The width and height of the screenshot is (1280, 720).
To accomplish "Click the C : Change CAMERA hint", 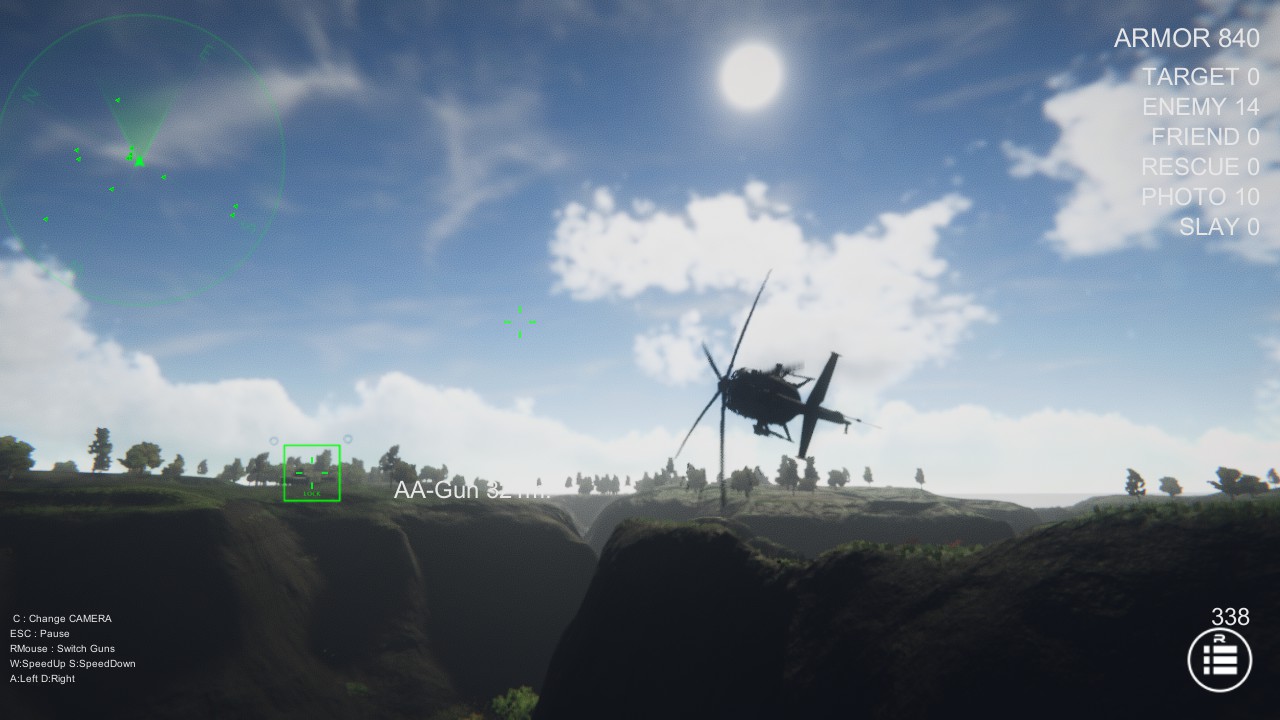I will point(63,618).
